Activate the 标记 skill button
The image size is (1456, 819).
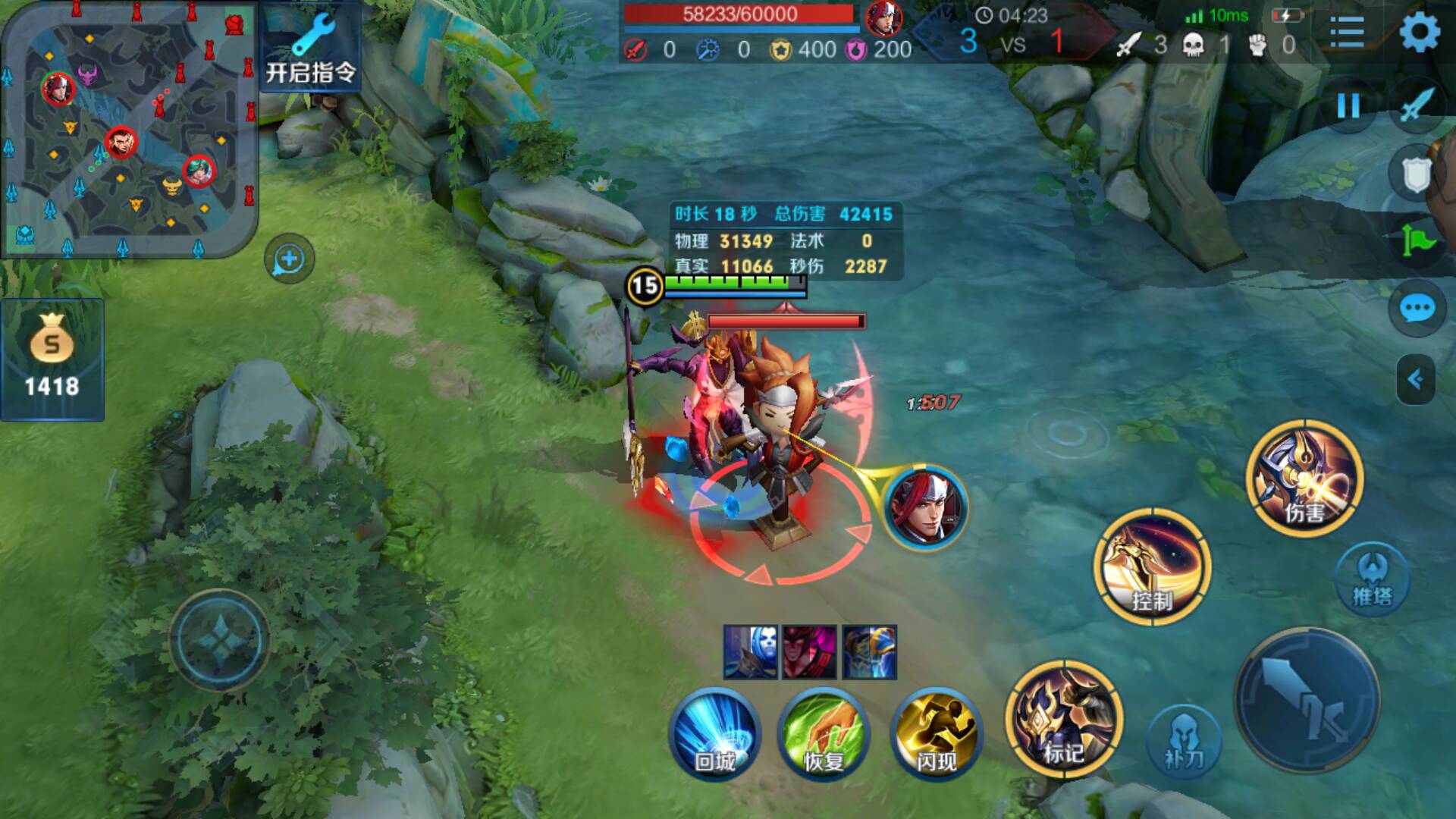click(1064, 719)
